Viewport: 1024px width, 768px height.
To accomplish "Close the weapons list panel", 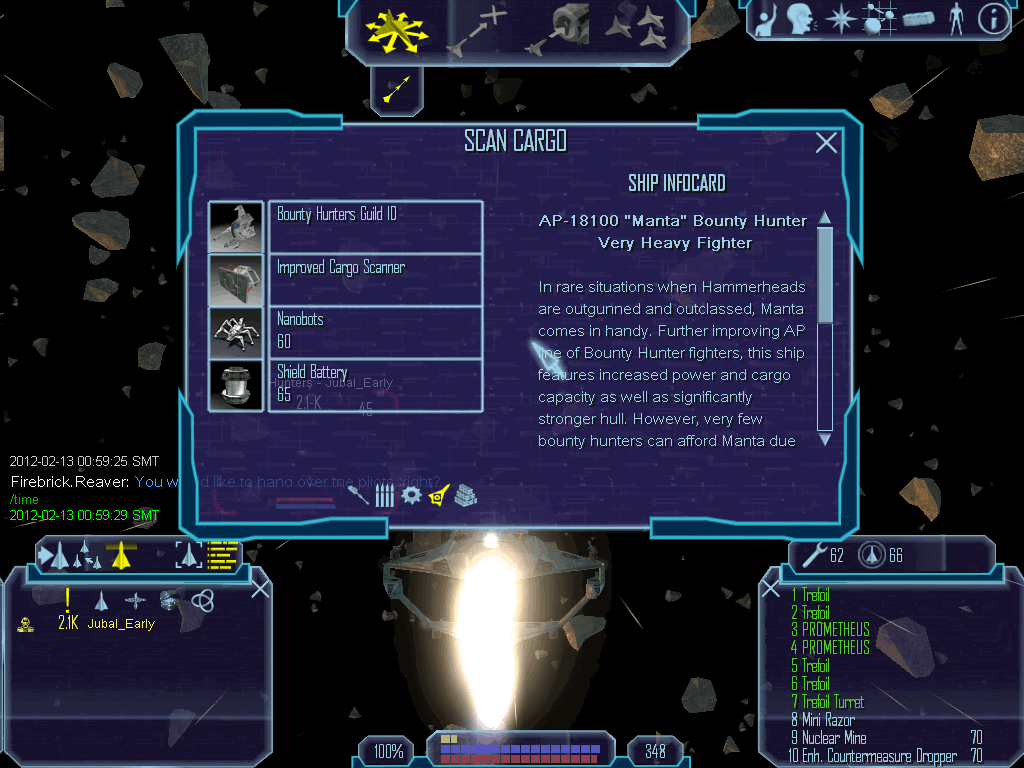I will tap(771, 589).
